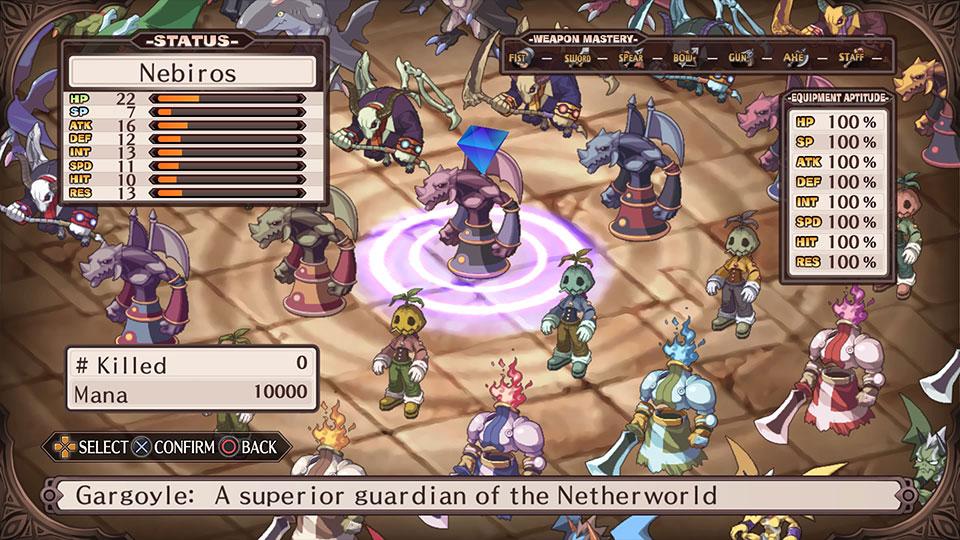Image resolution: width=960 pixels, height=540 pixels.
Task: Select the Gun weapon mastery entry
Action: coord(740,57)
